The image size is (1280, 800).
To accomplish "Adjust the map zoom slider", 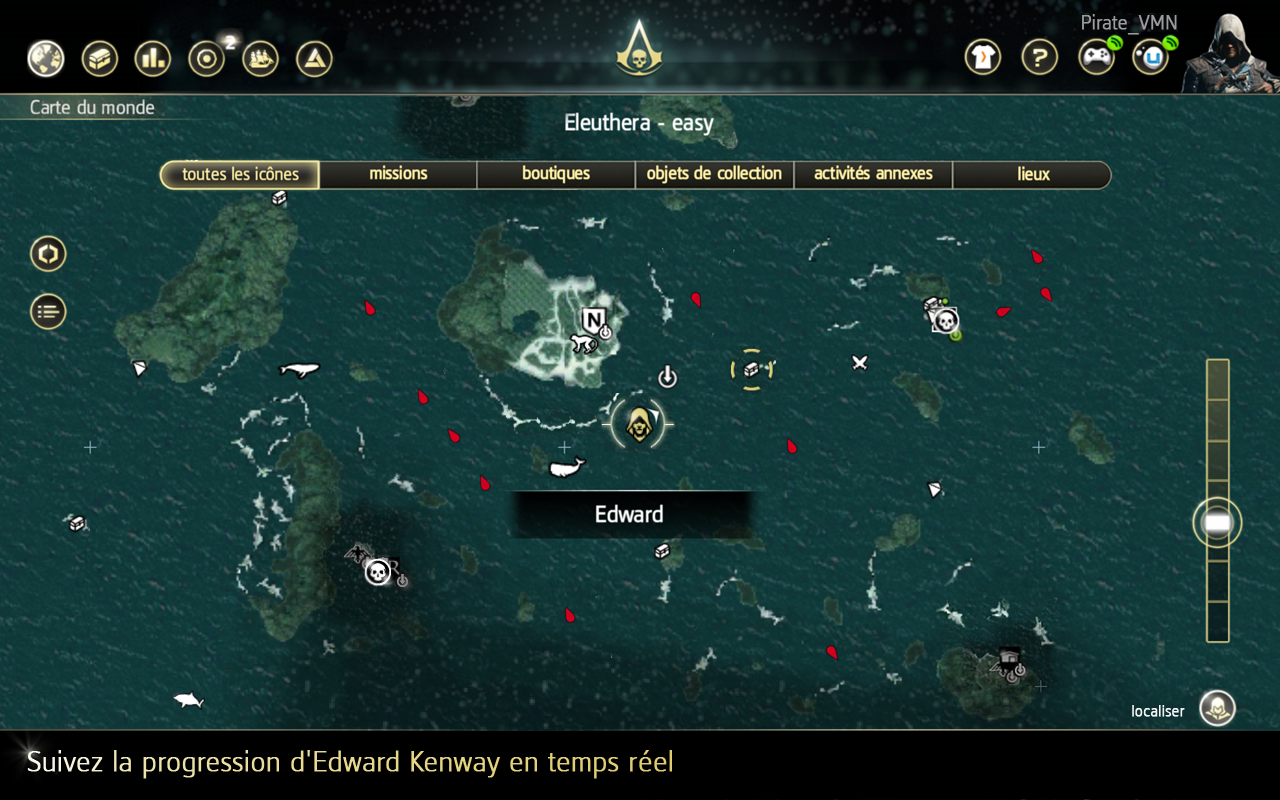I will coord(1217,521).
